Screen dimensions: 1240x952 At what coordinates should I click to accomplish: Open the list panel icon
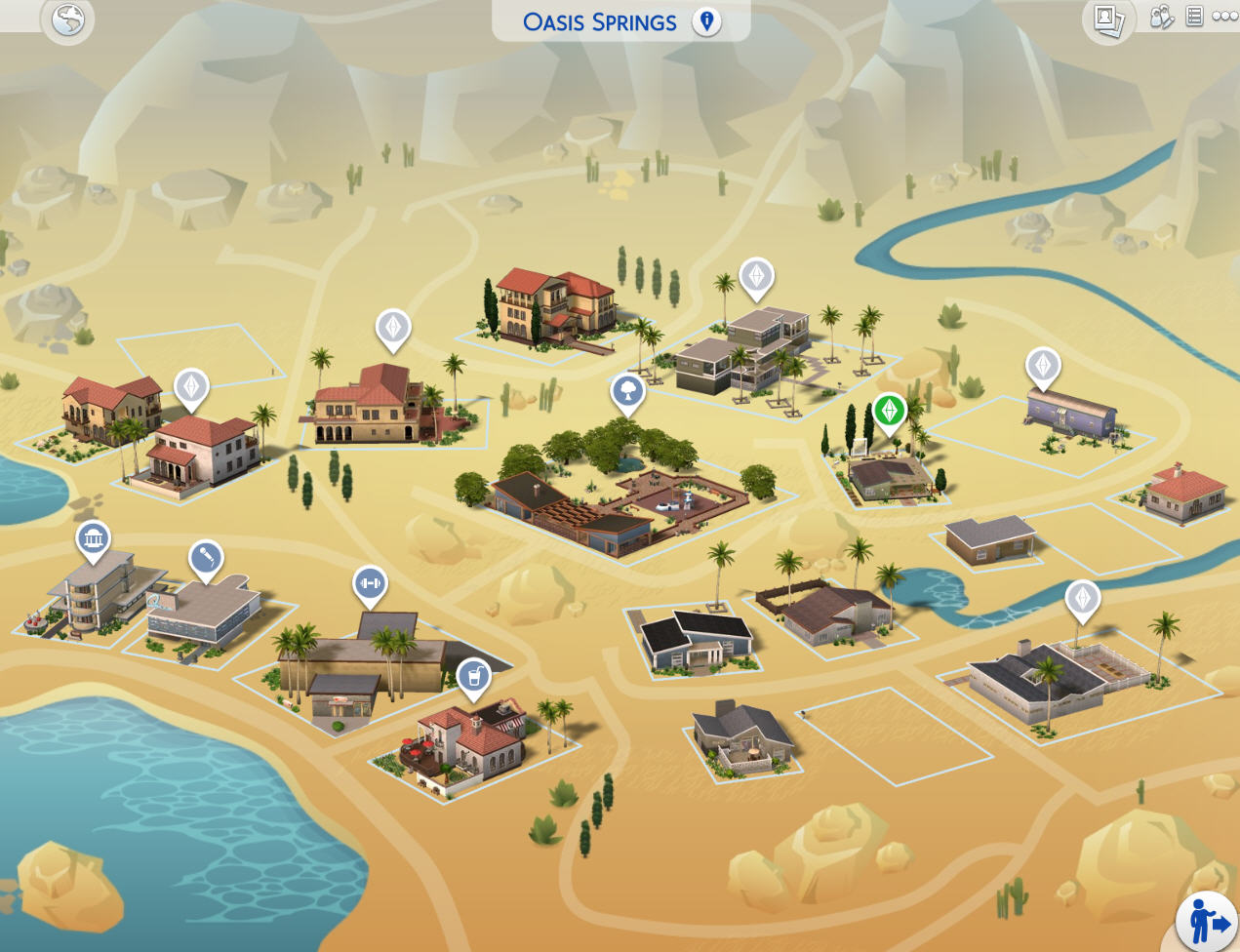1194,17
